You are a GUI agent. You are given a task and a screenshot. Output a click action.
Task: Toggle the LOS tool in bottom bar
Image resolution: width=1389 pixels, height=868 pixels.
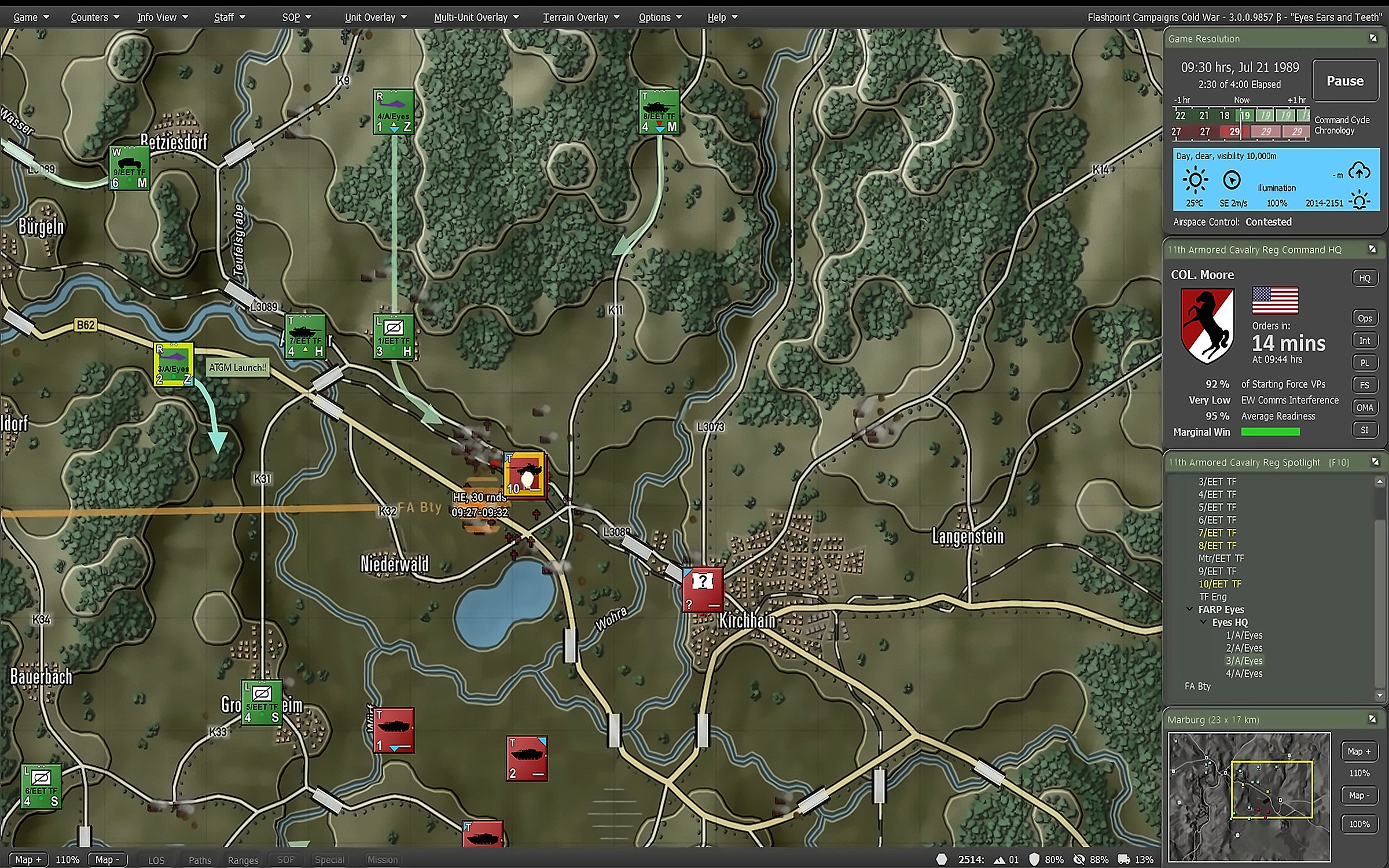[x=156, y=860]
